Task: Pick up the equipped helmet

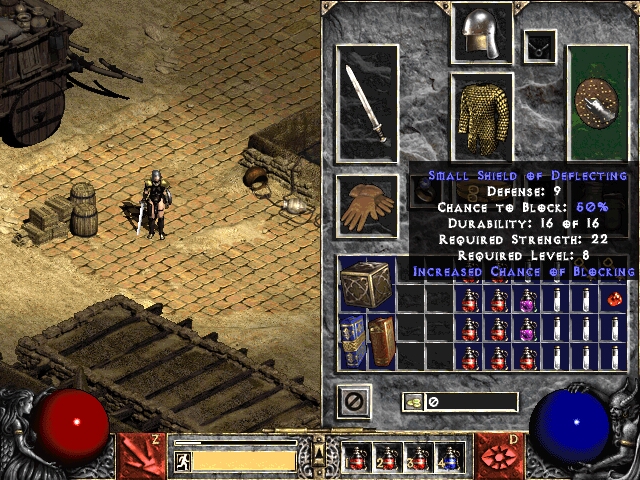Action: click(483, 32)
